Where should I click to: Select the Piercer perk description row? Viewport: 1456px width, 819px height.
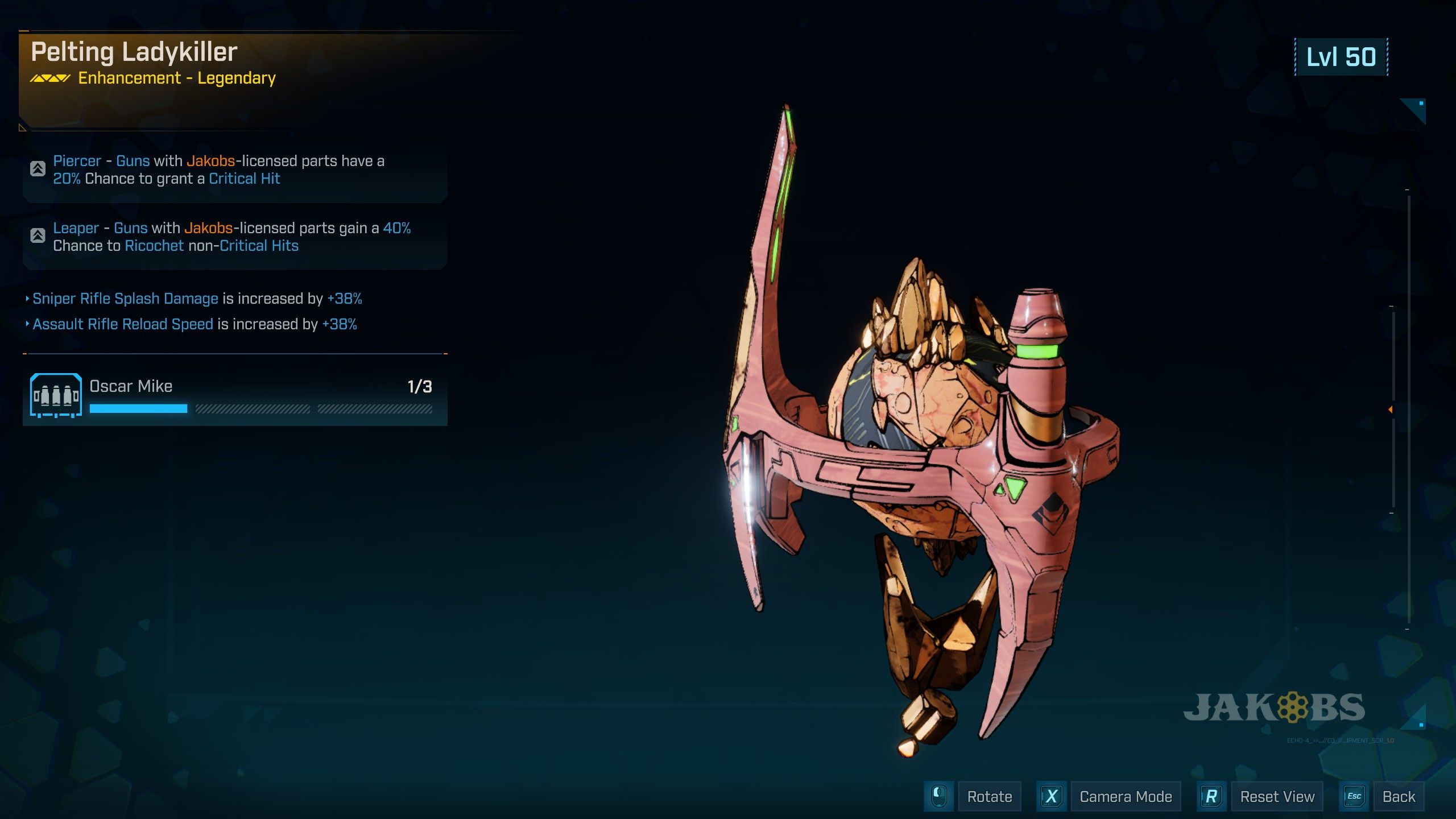[235, 170]
